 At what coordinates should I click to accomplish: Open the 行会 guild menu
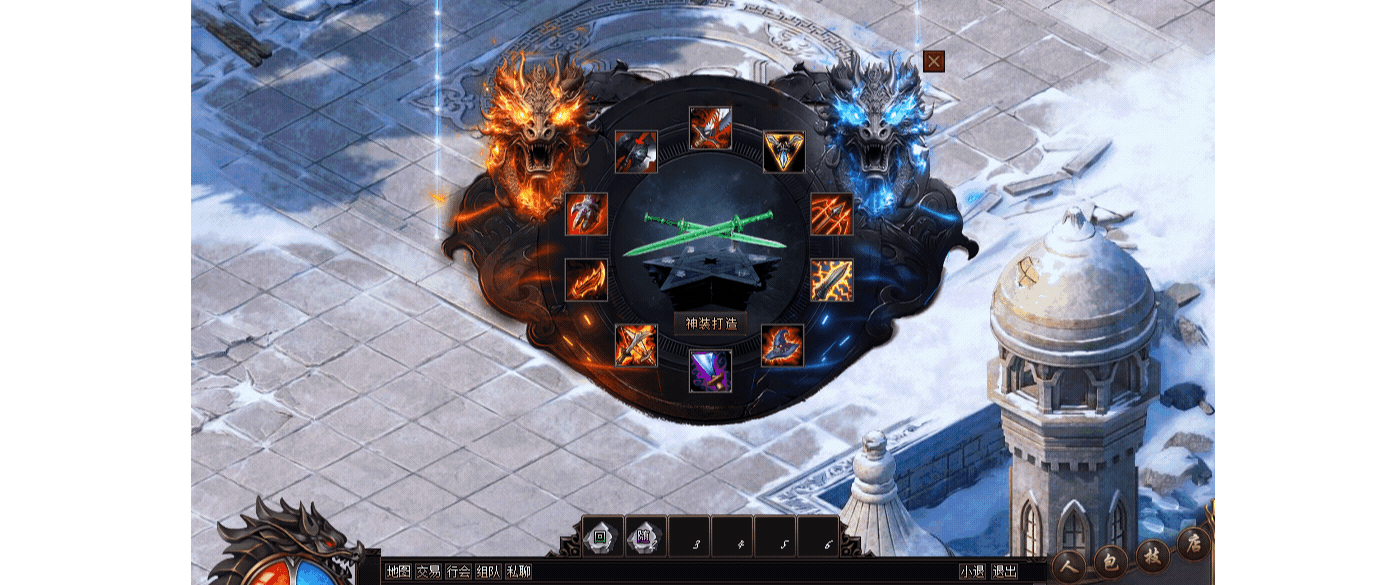click(x=458, y=571)
